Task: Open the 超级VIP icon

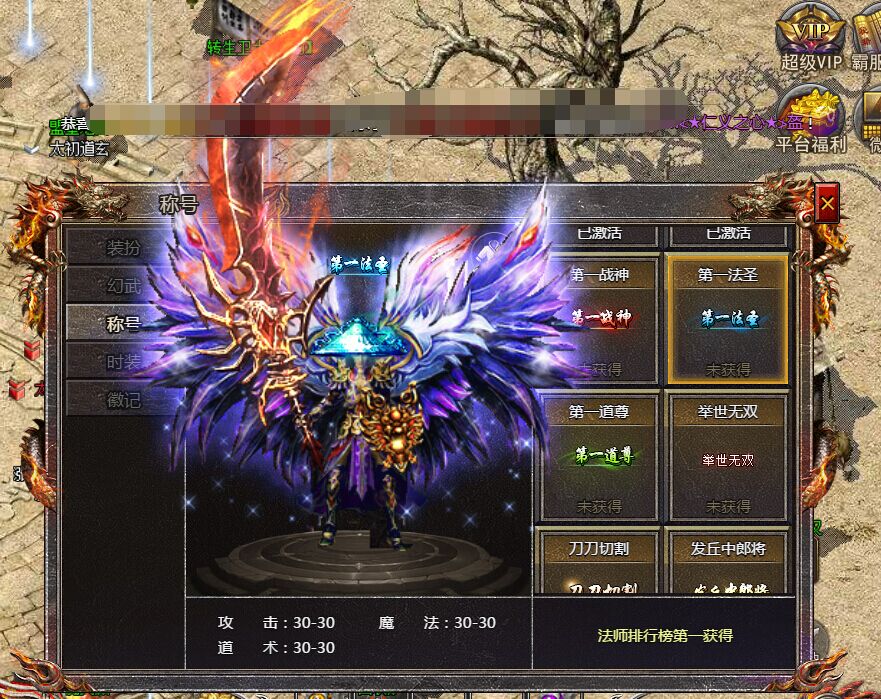Action: coord(811,36)
